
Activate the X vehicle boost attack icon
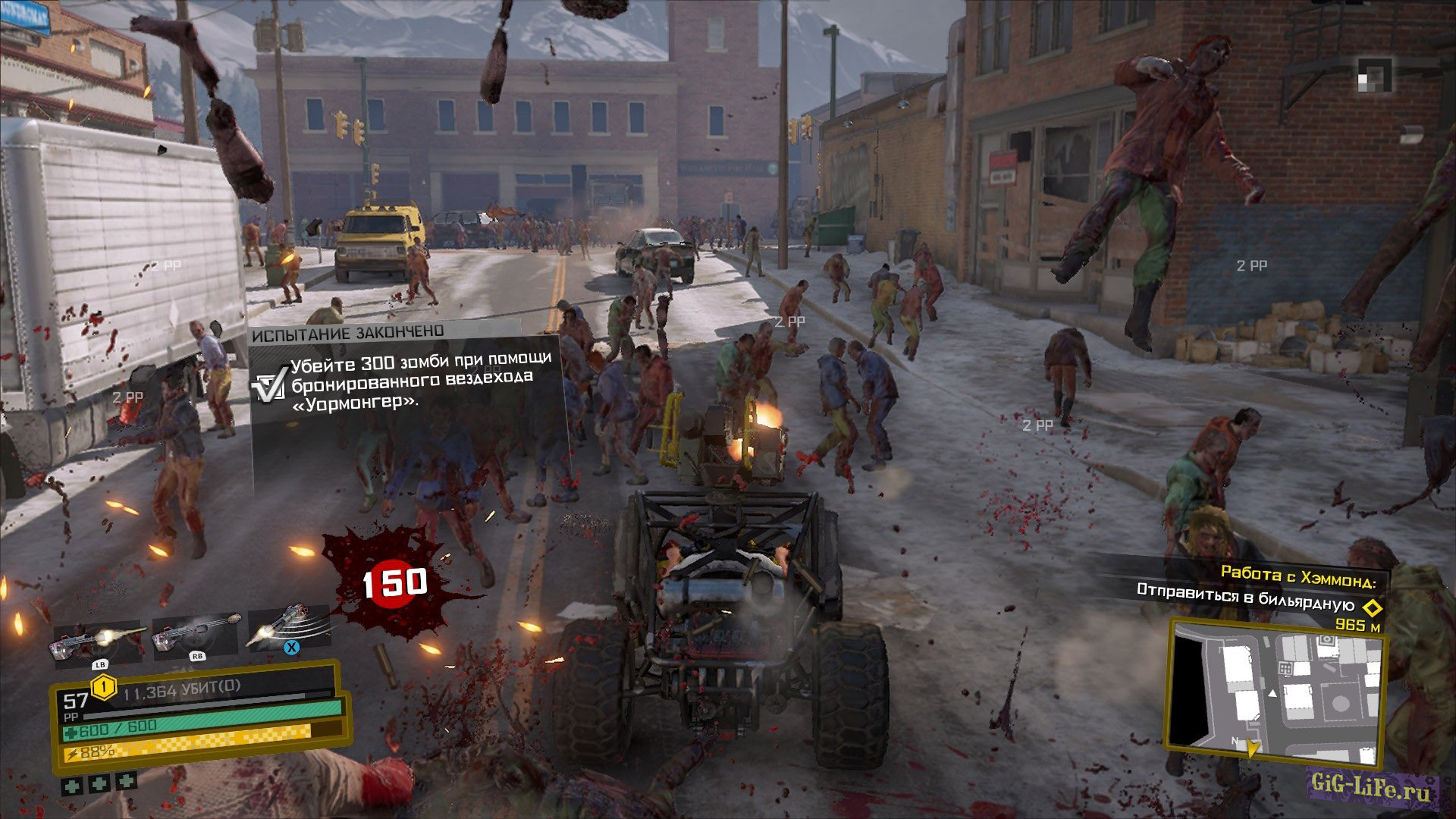pos(289,628)
